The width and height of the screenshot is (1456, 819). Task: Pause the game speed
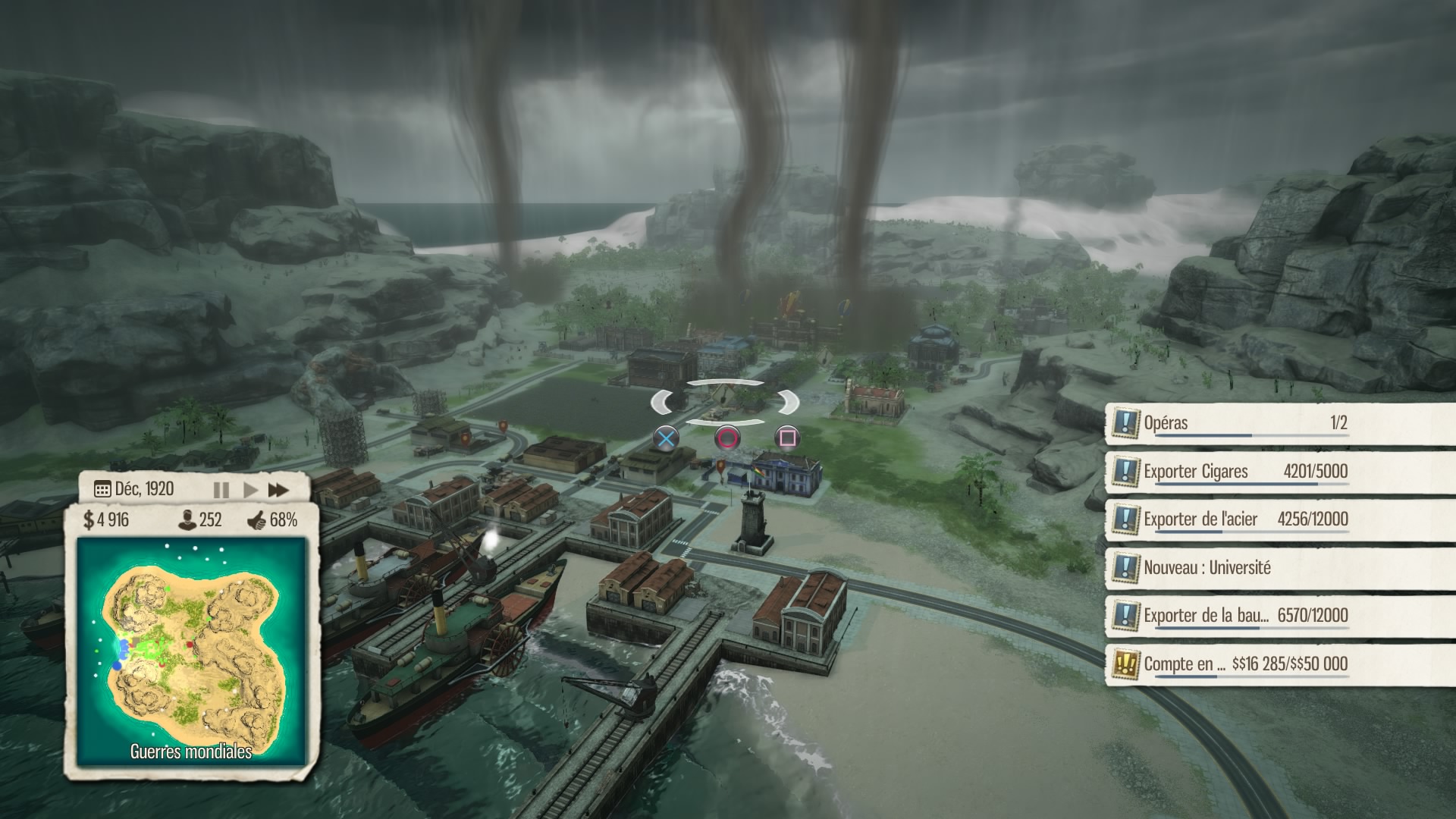pos(221,490)
